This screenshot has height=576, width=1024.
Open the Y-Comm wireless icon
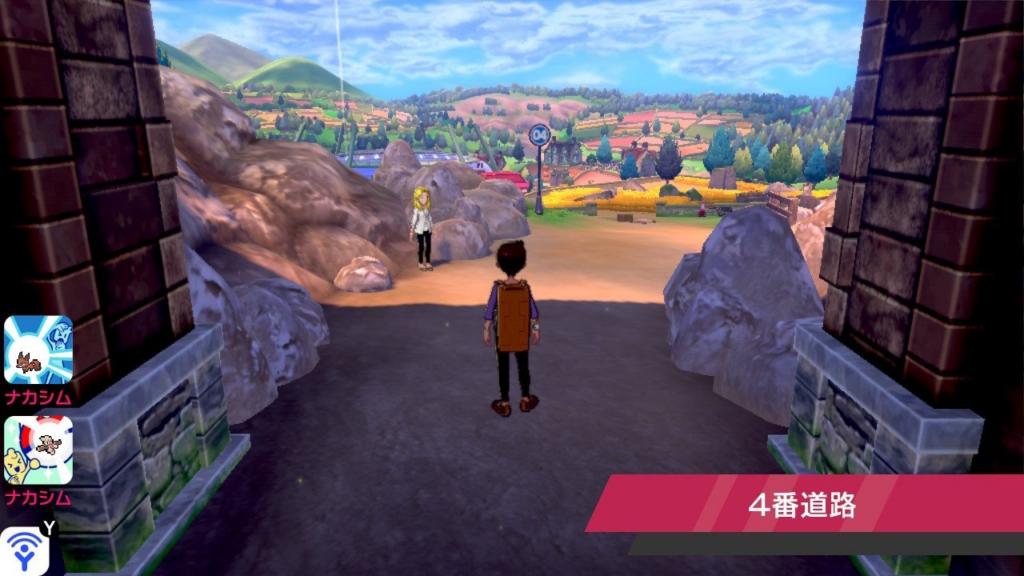(24, 550)
